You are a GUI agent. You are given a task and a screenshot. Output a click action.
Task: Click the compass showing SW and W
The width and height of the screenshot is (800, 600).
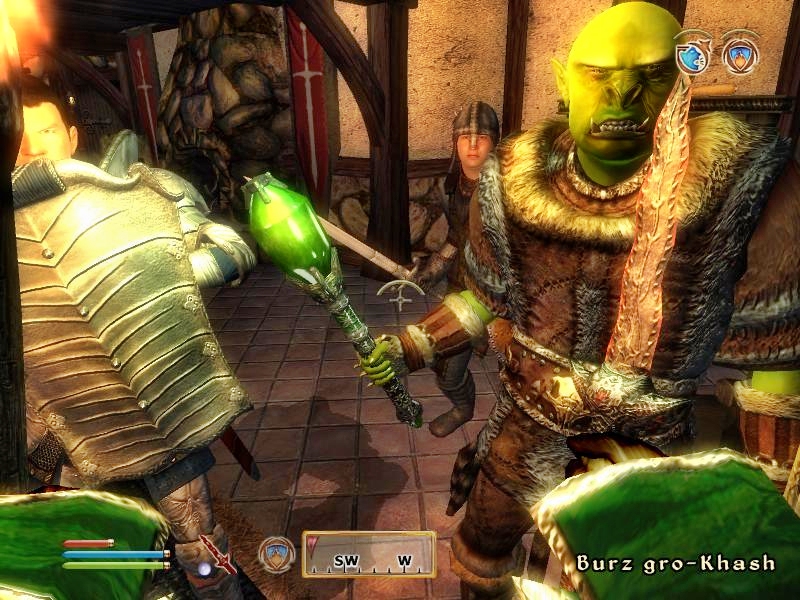coord(368,554)
